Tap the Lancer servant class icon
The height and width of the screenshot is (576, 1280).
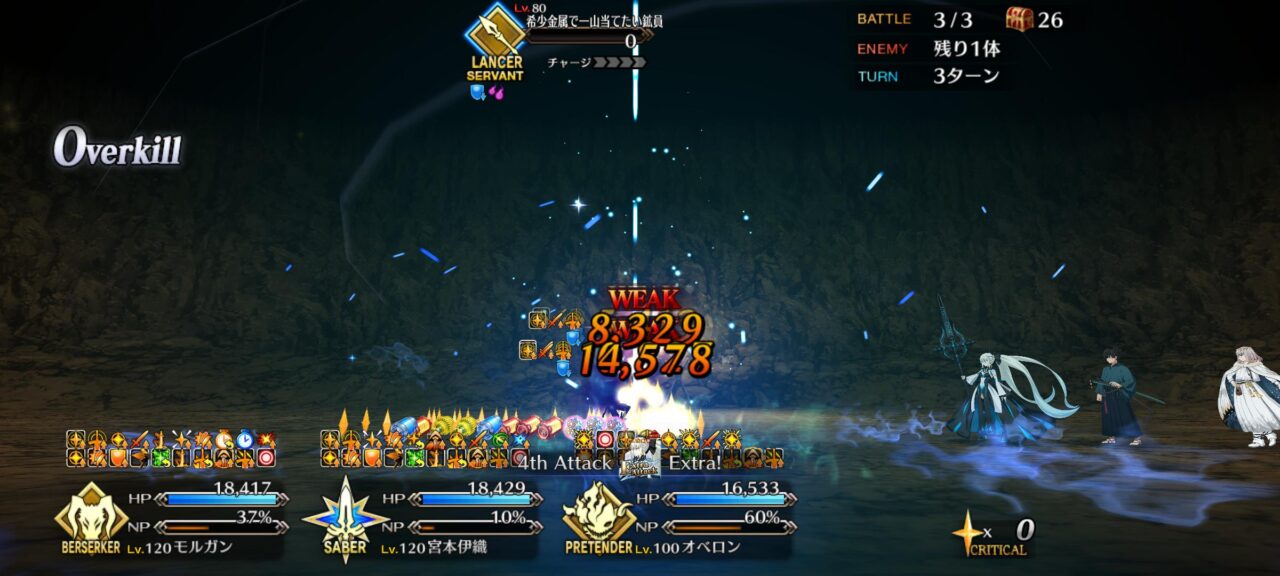[495, 33]
